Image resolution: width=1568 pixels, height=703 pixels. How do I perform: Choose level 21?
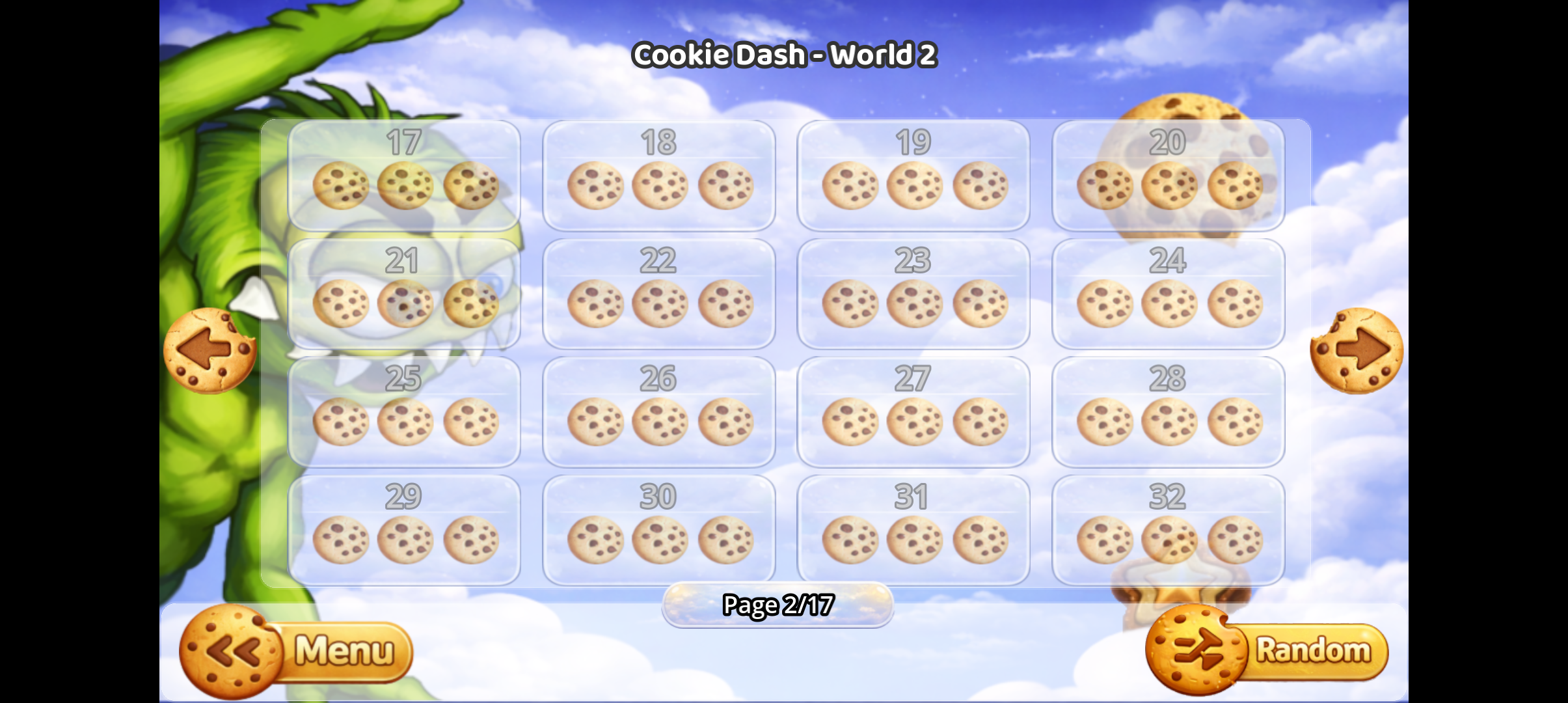404,293
